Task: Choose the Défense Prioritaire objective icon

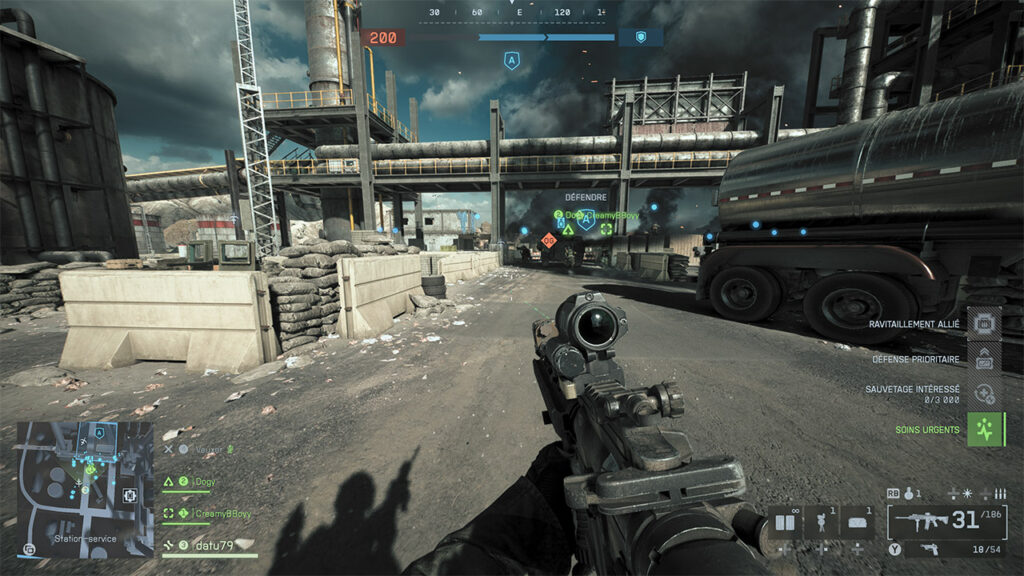Action: 983,359
